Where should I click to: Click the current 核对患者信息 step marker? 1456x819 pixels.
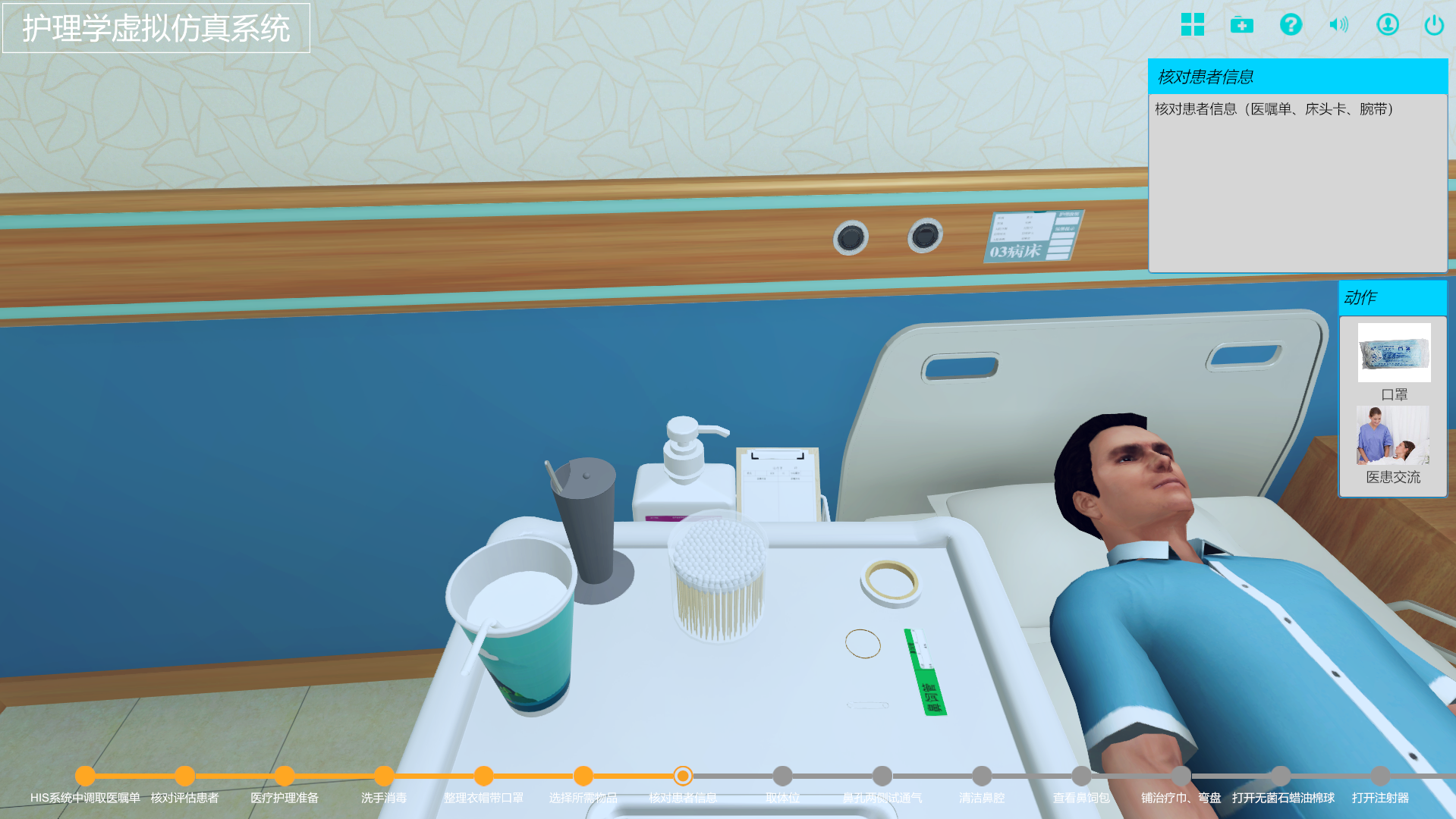click(x=683, y=776)
